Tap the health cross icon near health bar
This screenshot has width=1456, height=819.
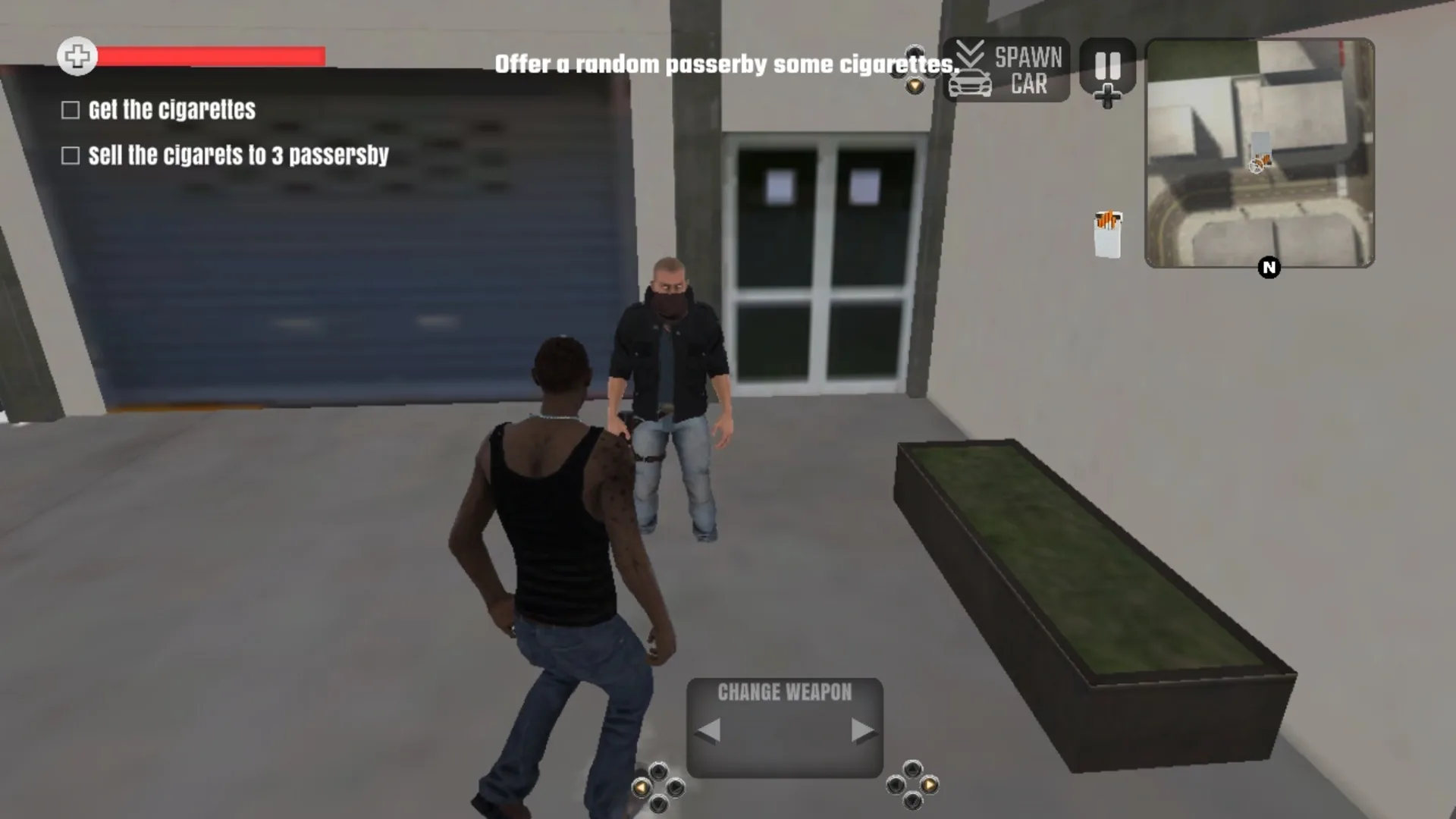coord(76,56)
